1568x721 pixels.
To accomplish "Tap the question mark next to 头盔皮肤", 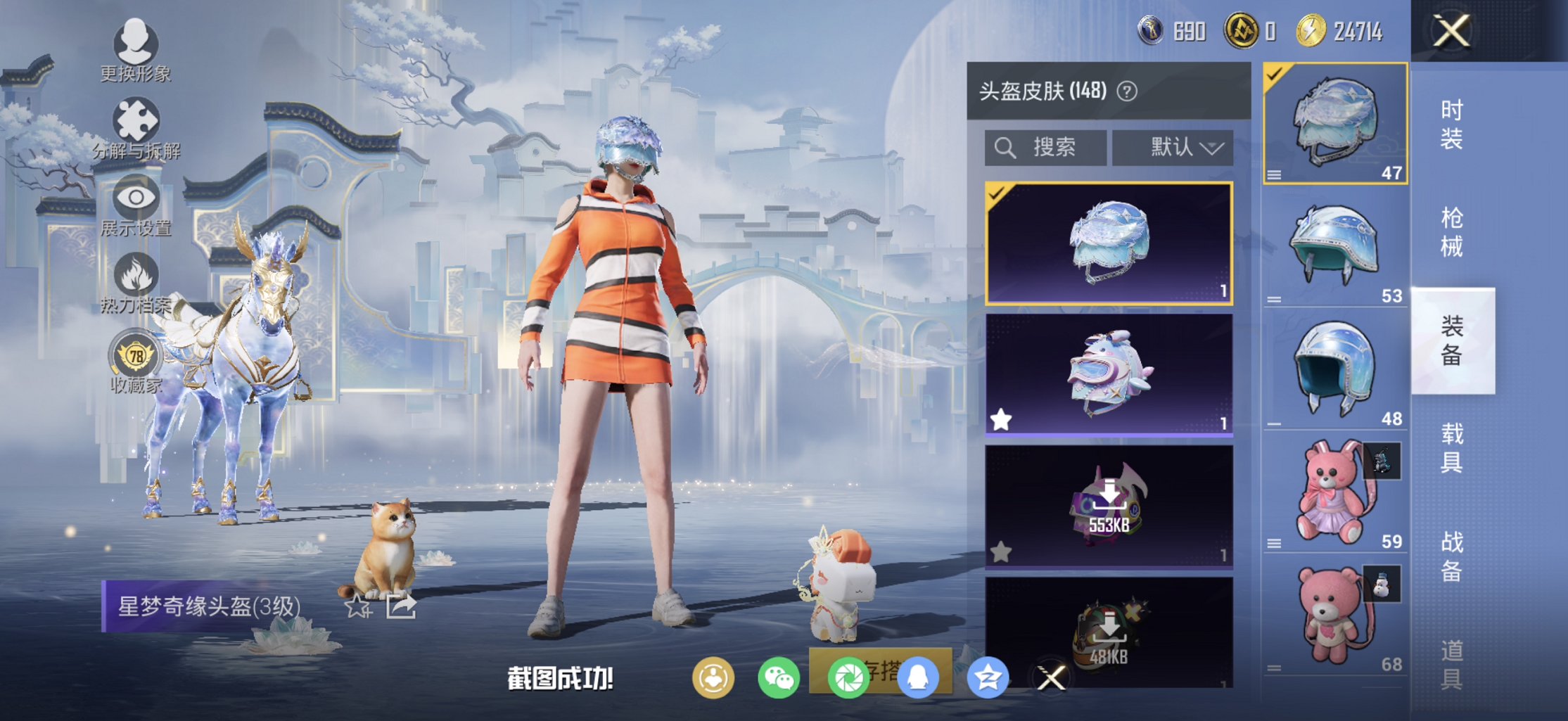I will (1126, 89).
